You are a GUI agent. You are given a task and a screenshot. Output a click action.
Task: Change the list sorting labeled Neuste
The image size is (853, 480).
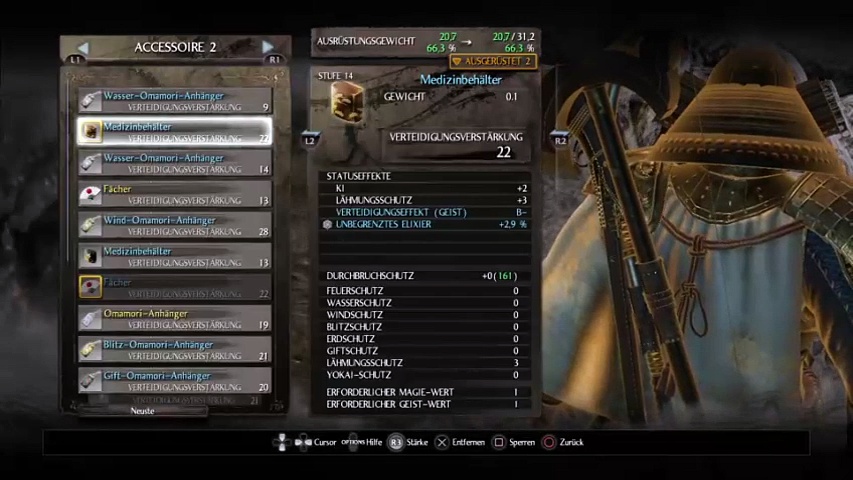(142, 411)
